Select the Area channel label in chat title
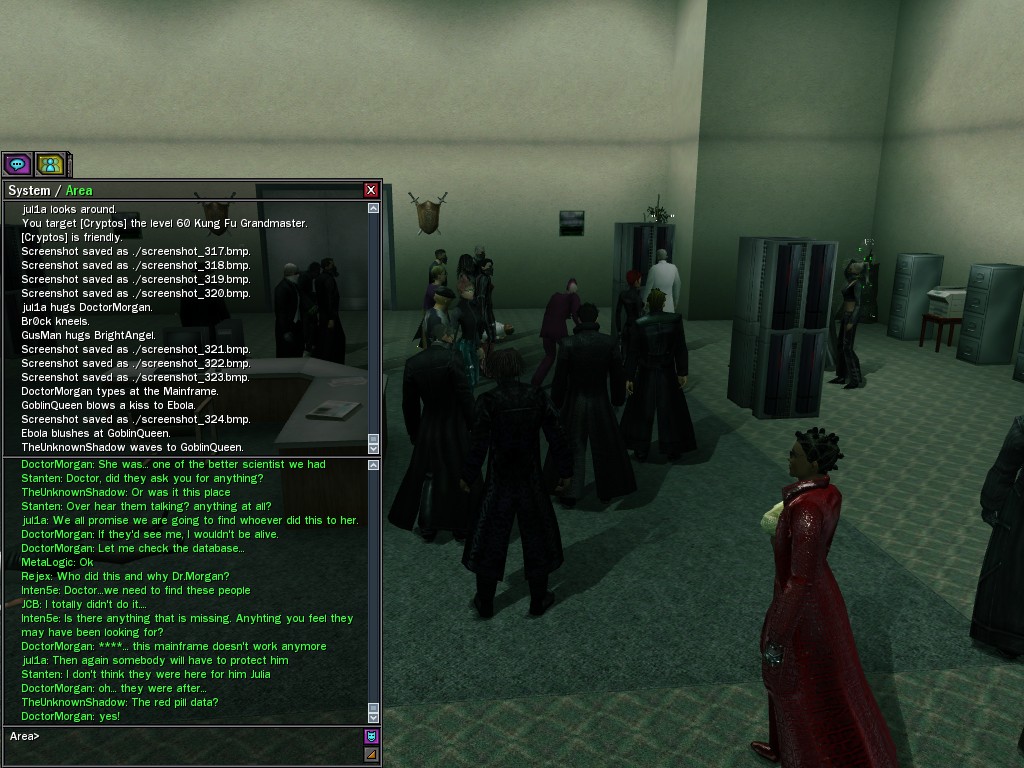Screen dimensions: 1024x768 click(79, 190)
